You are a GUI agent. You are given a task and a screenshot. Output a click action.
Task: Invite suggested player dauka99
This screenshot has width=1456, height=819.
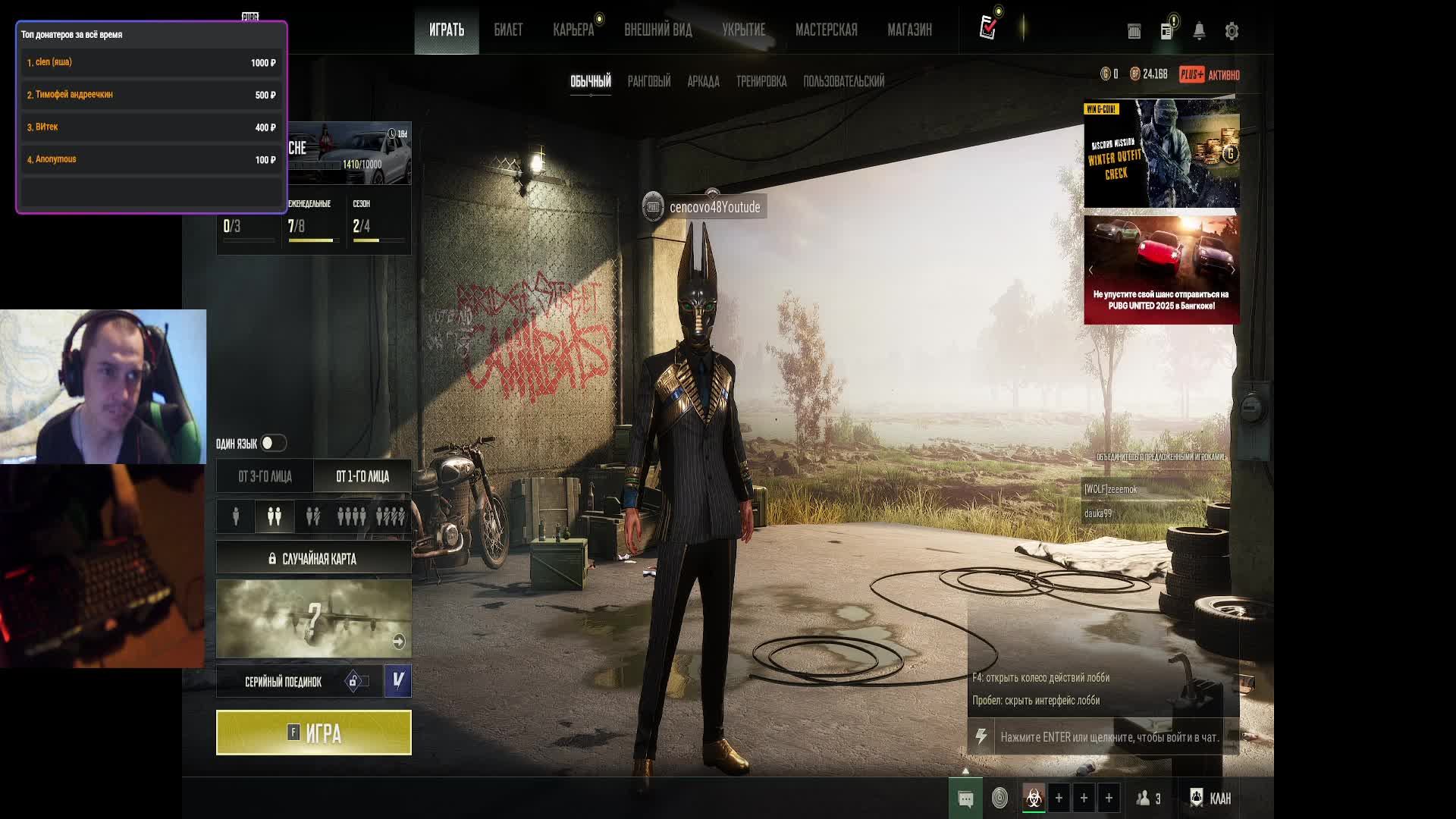coord(1098,514)
